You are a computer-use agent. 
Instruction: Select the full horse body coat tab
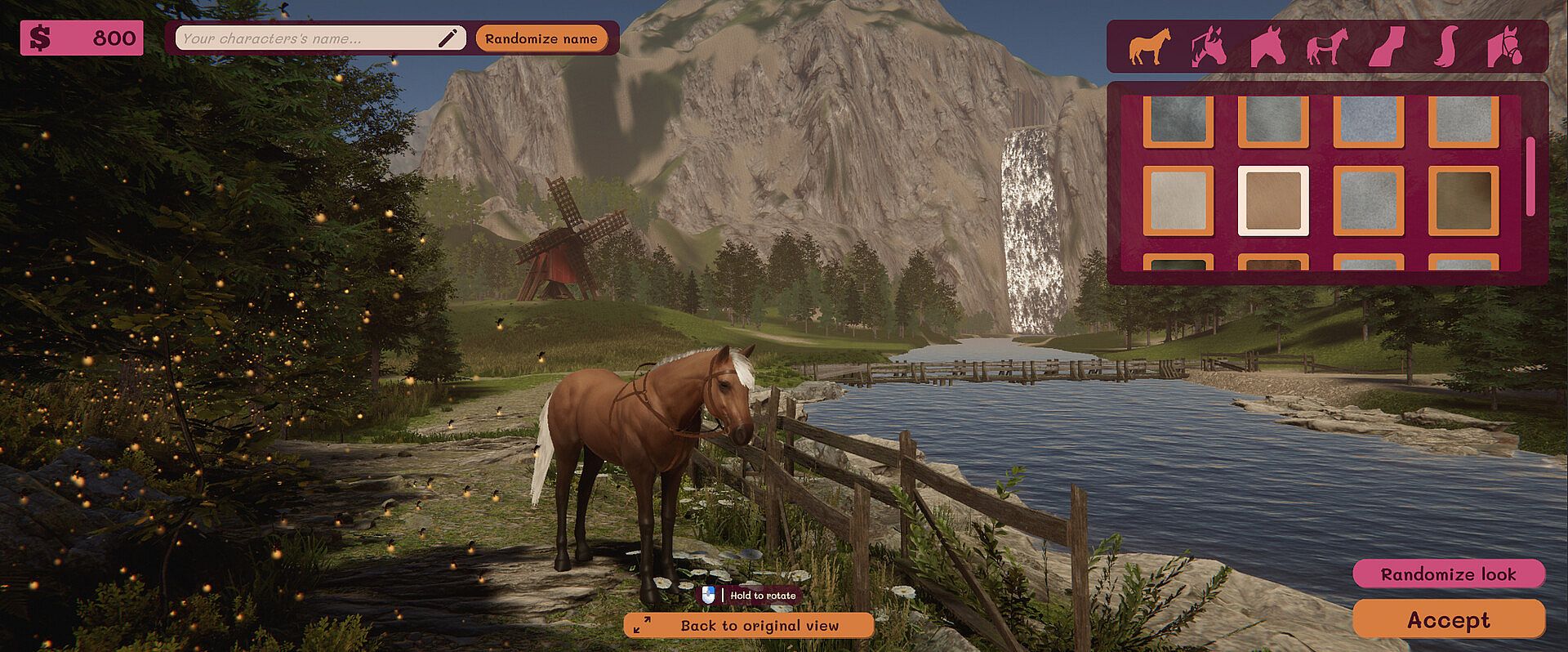tap(1149, 47)
